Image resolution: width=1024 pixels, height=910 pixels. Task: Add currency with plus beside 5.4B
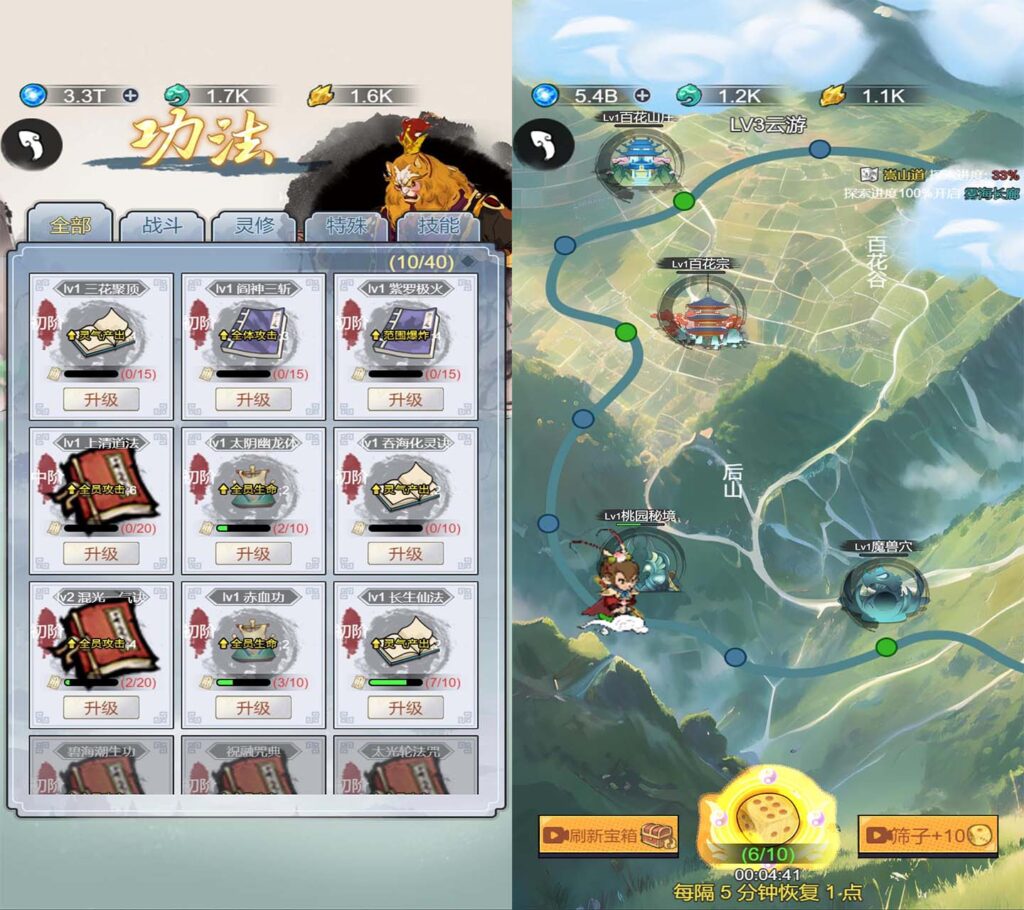click(x=642, y=96)
